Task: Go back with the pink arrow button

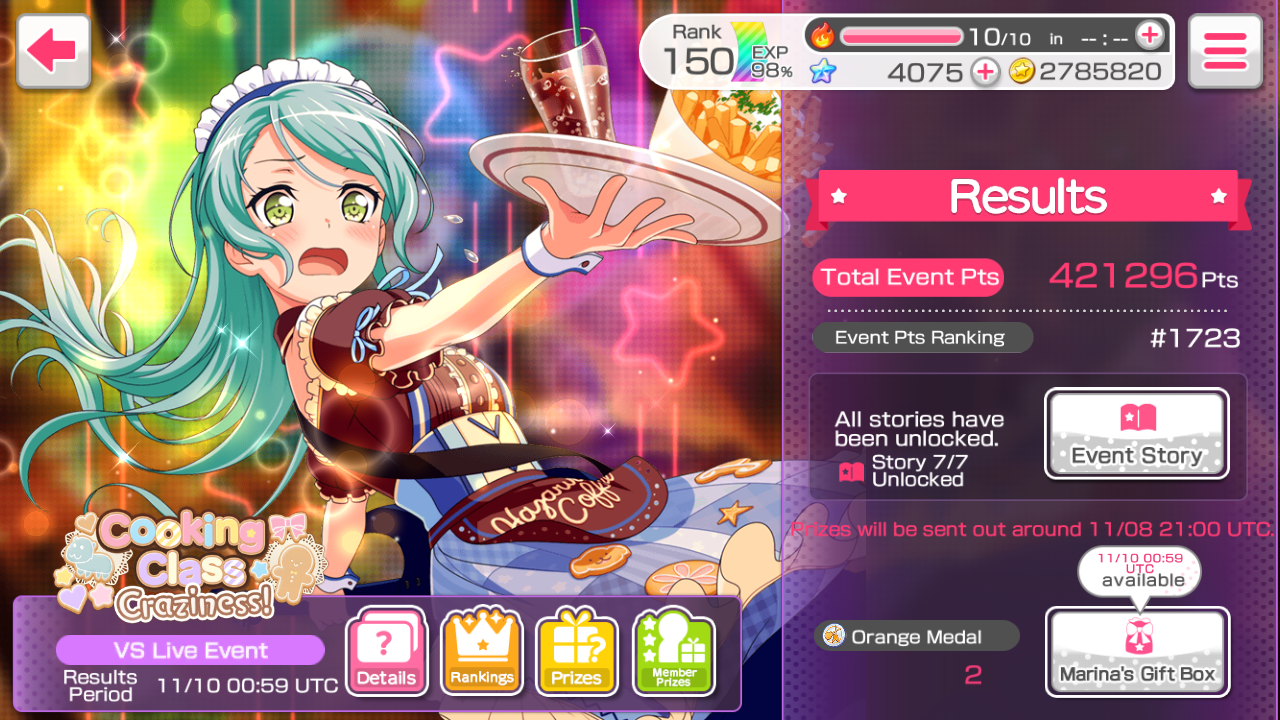Action: (53, 50)
